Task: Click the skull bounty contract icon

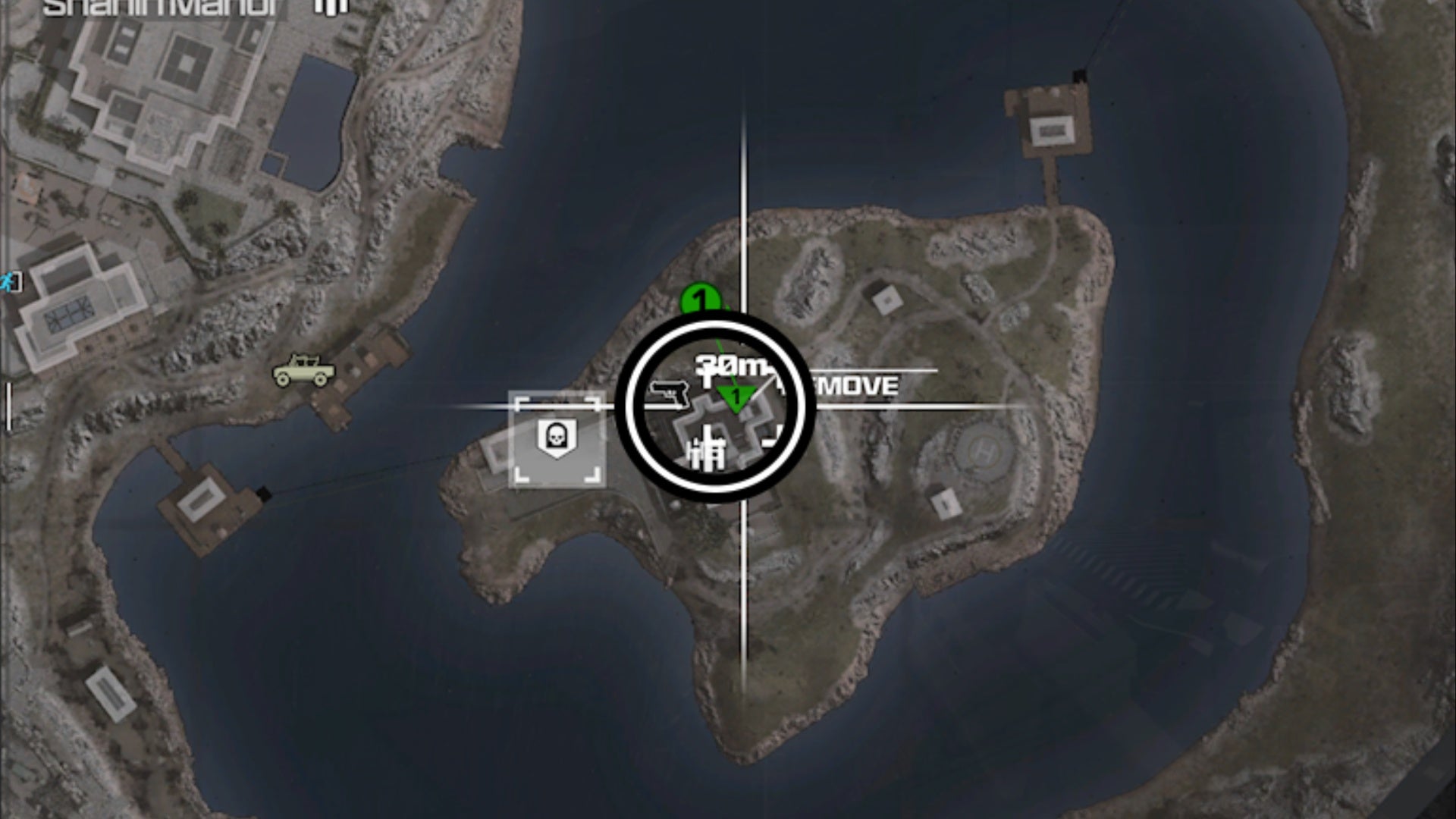Action: (558, 435)
